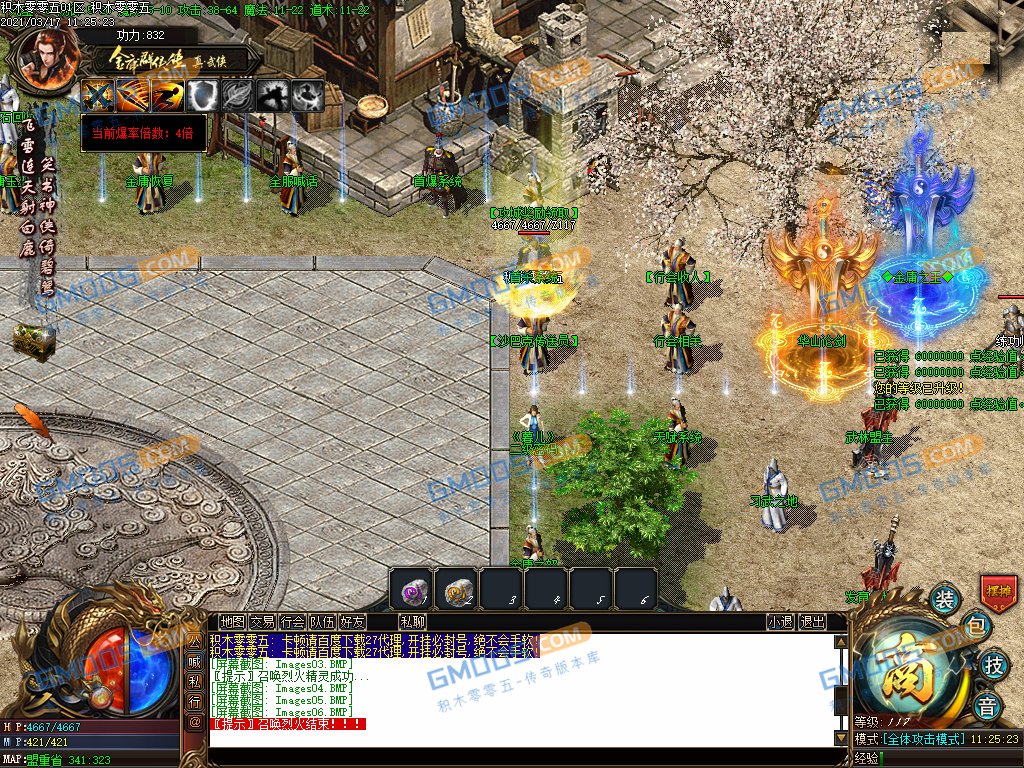The width and height of the screenshot is (1024, 768).
Task: Open the 包 bag round button
Action: pyautogui.click(x=977, y=629)
